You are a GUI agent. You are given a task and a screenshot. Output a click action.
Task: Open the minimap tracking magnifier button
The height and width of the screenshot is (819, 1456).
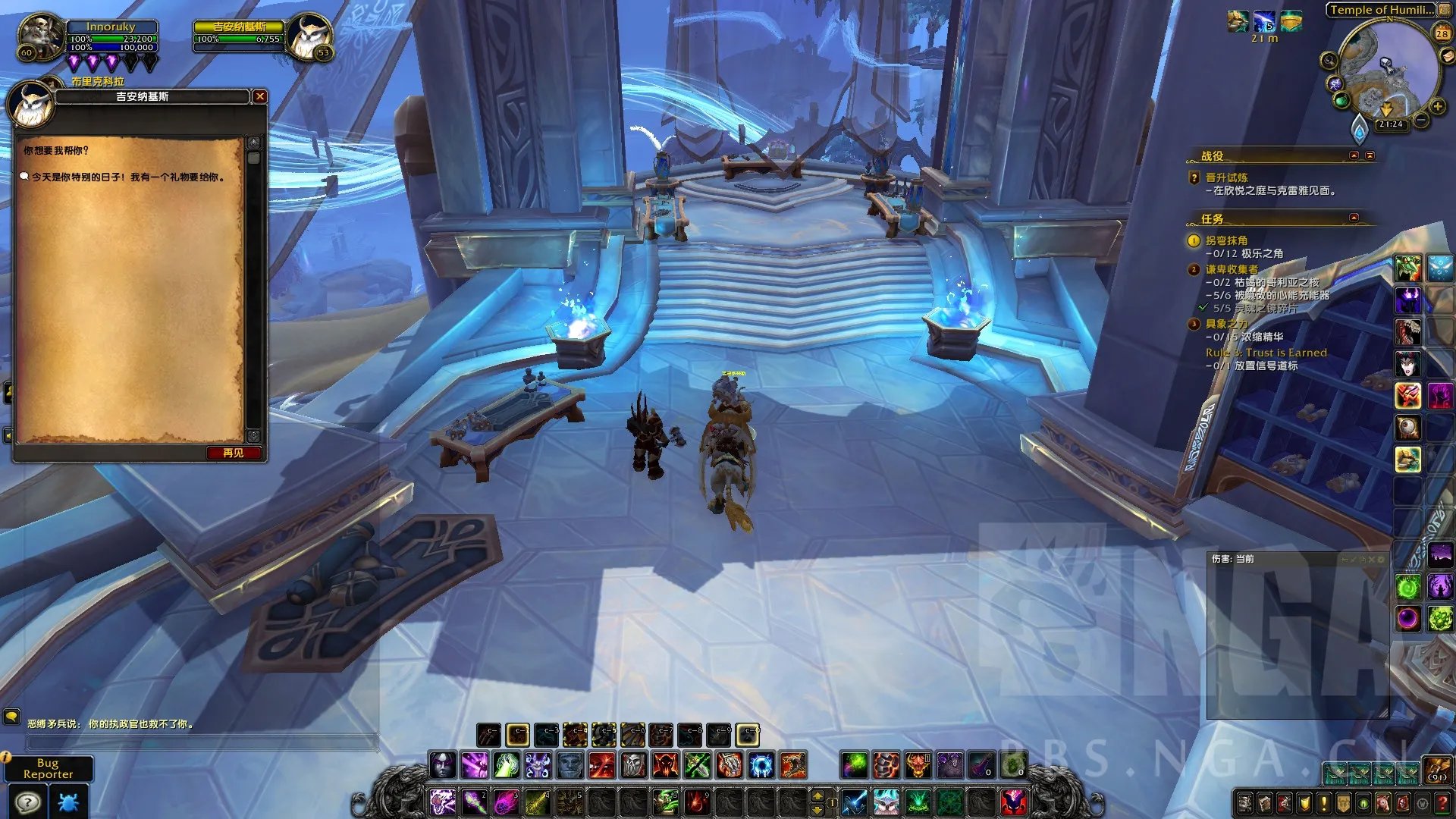(1329, 60)
